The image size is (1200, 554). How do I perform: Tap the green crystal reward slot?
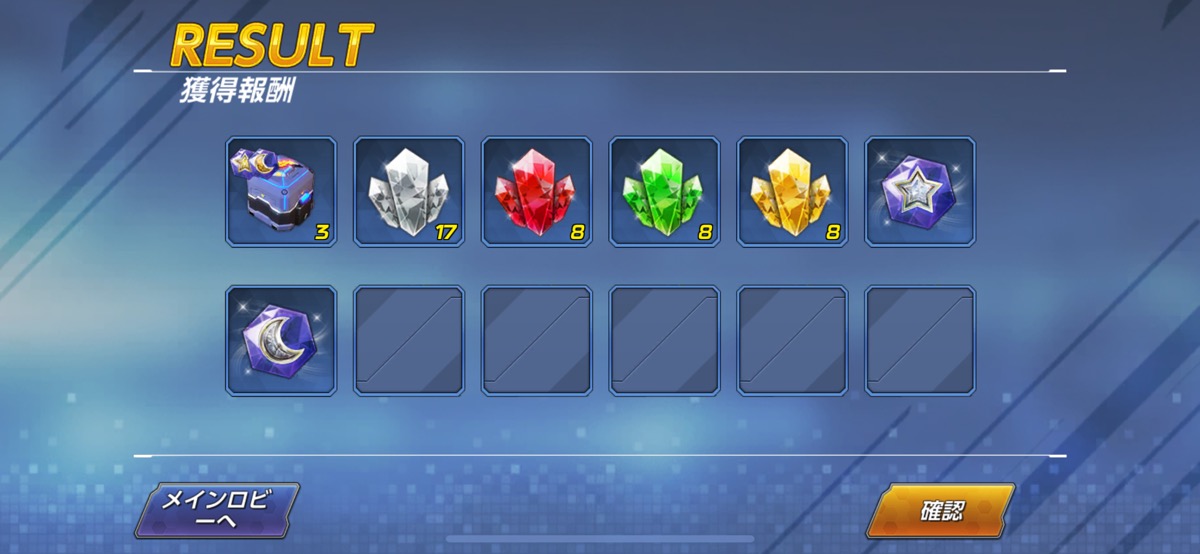point(664,192)
